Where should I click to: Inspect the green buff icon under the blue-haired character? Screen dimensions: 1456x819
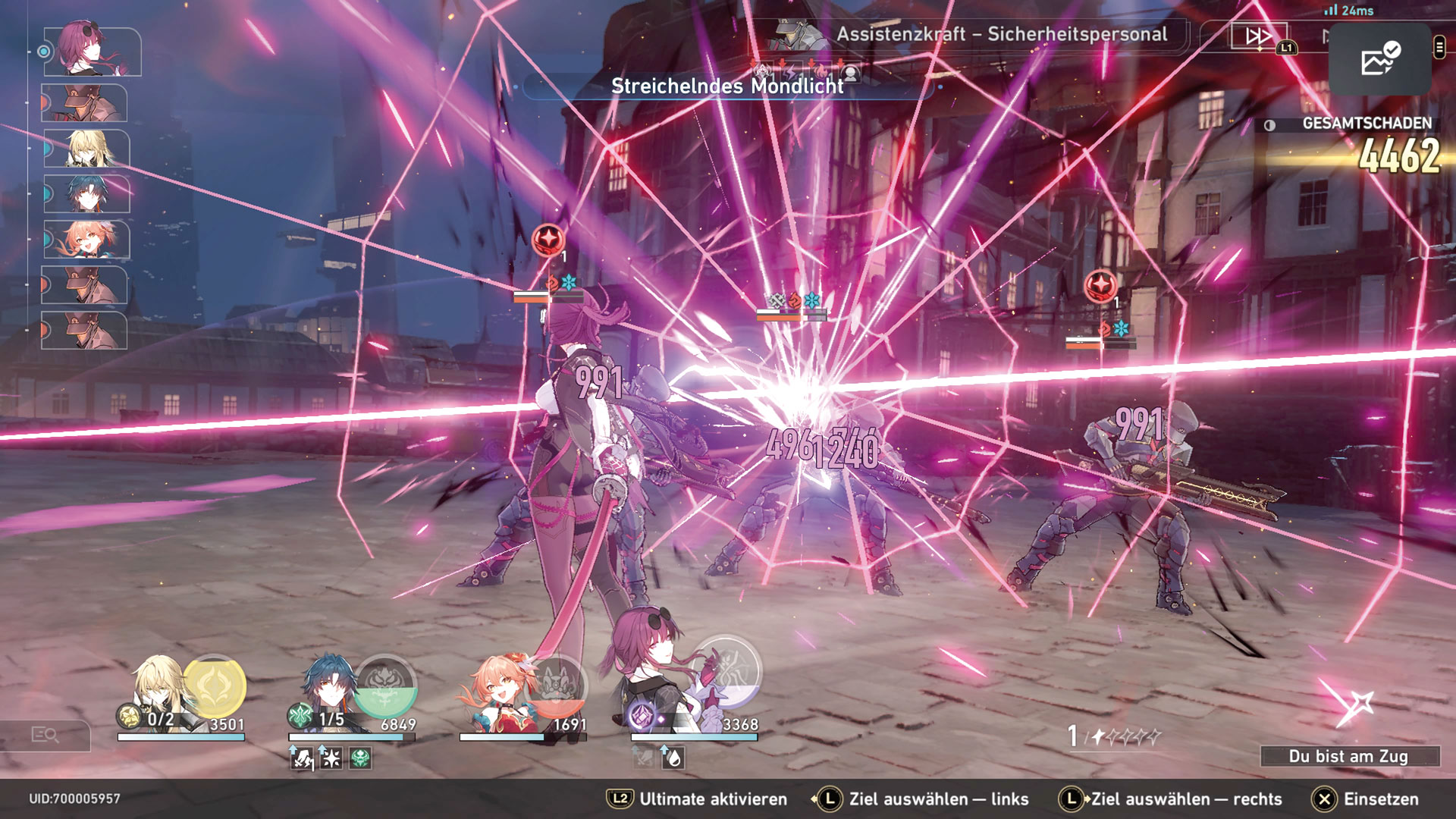click(361, 758)
